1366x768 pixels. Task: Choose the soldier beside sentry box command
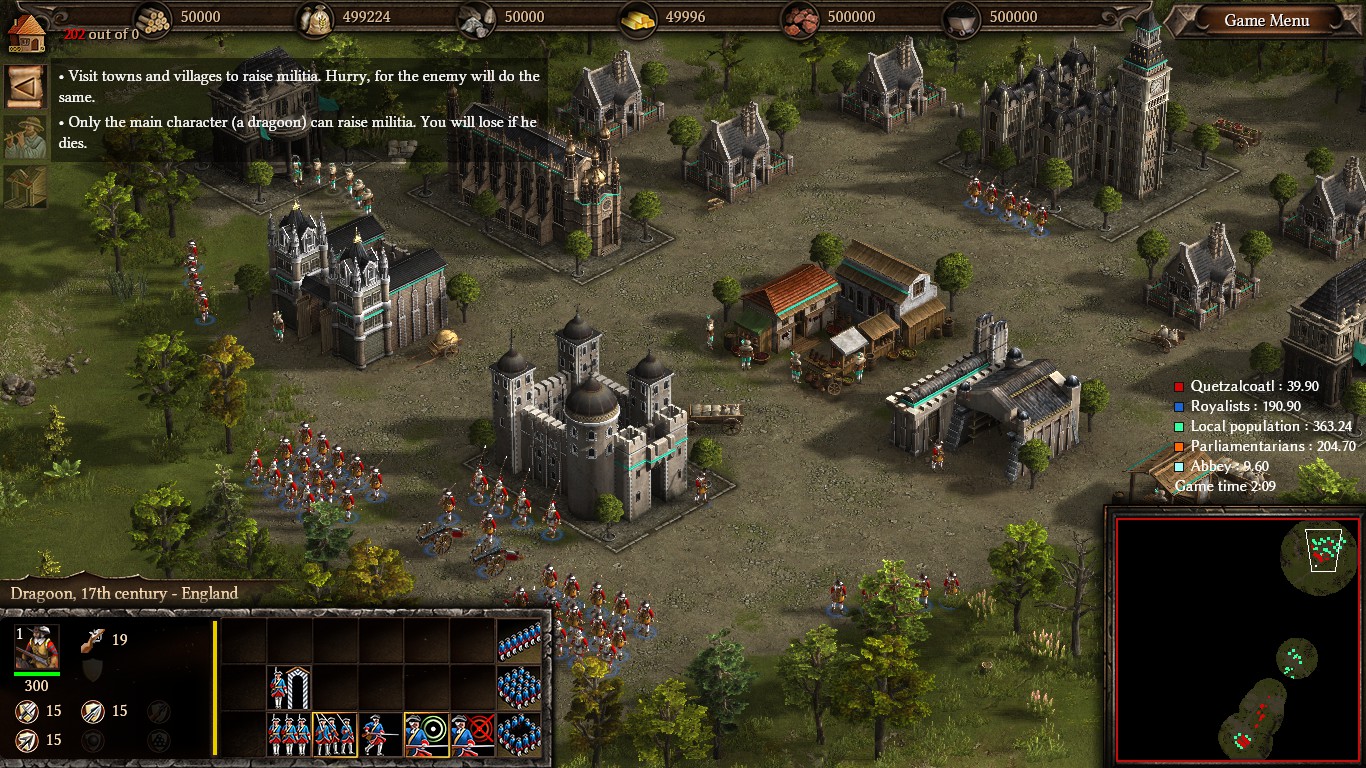coord(290,688)
